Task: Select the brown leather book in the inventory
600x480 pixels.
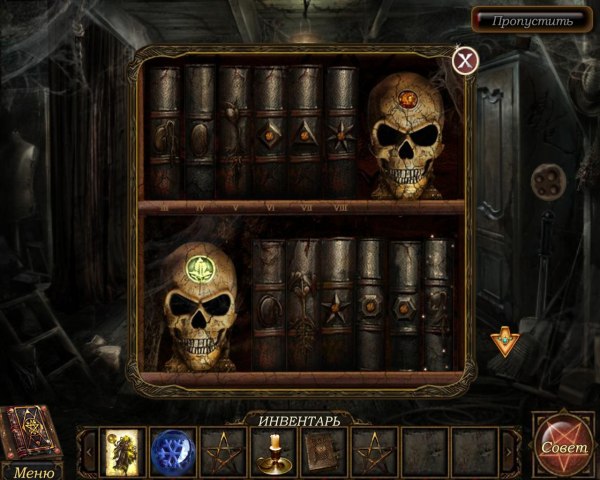Action: click(x=322, y=450)
